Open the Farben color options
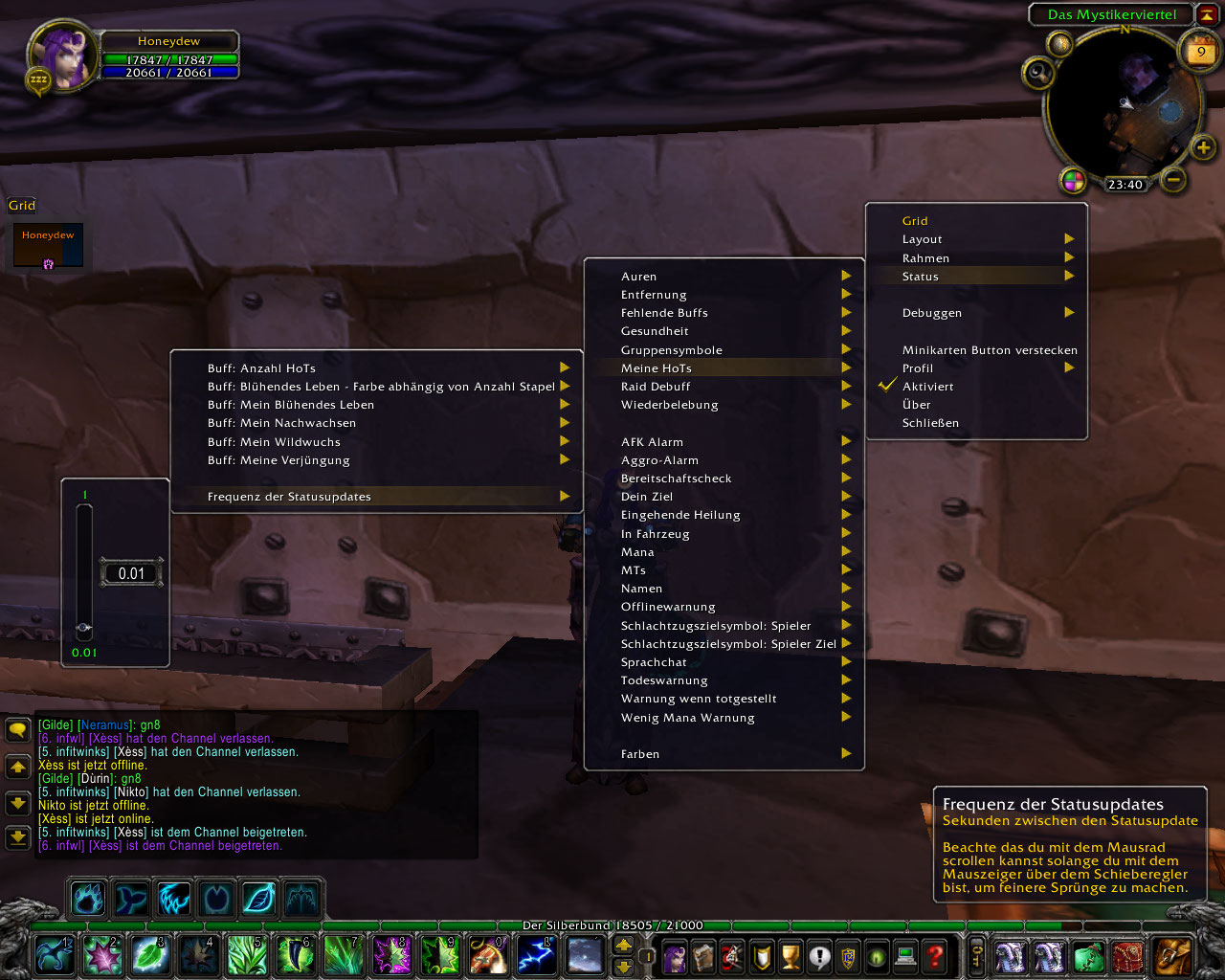This screenshot has height=980, width=1225. click(640, 754)
